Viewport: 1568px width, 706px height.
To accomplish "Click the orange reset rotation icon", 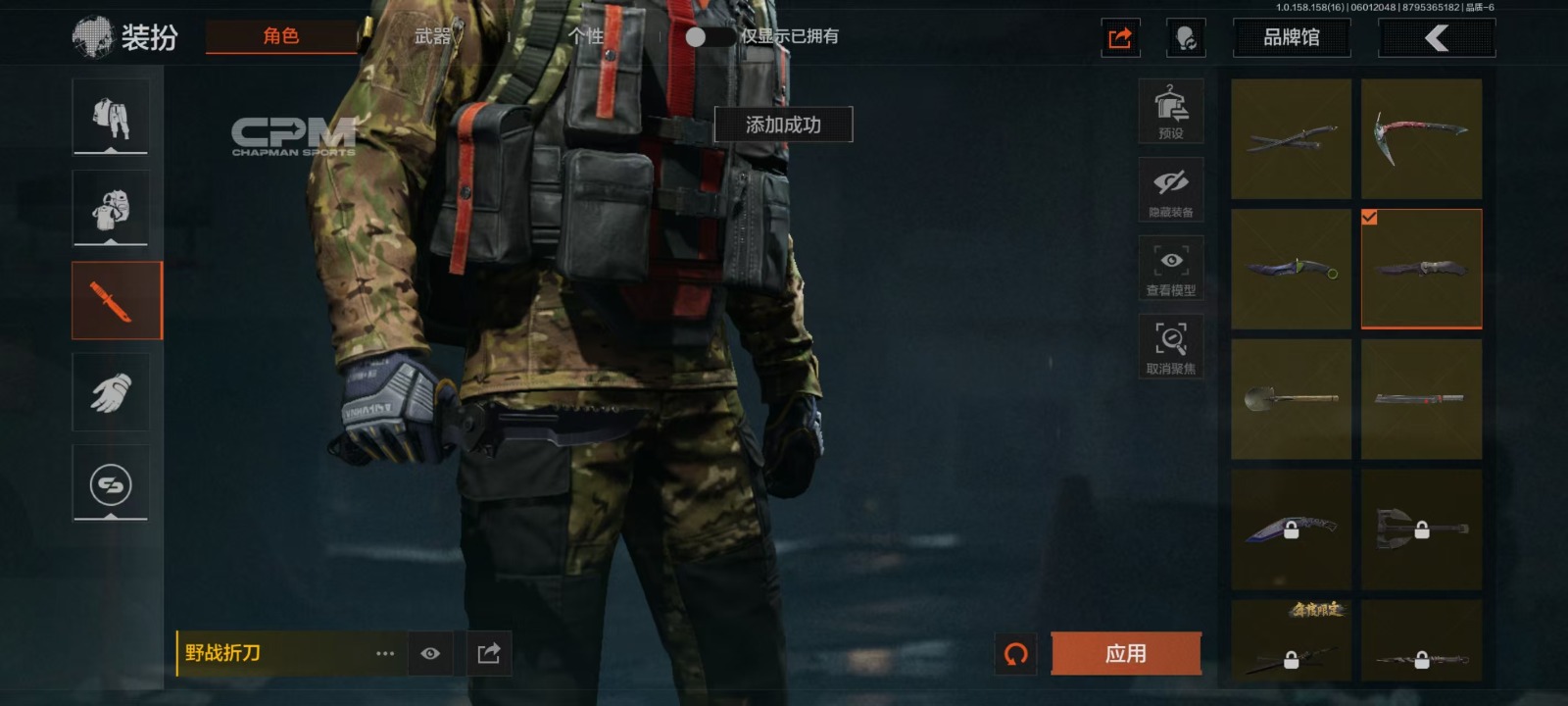I will (1016, 653).
